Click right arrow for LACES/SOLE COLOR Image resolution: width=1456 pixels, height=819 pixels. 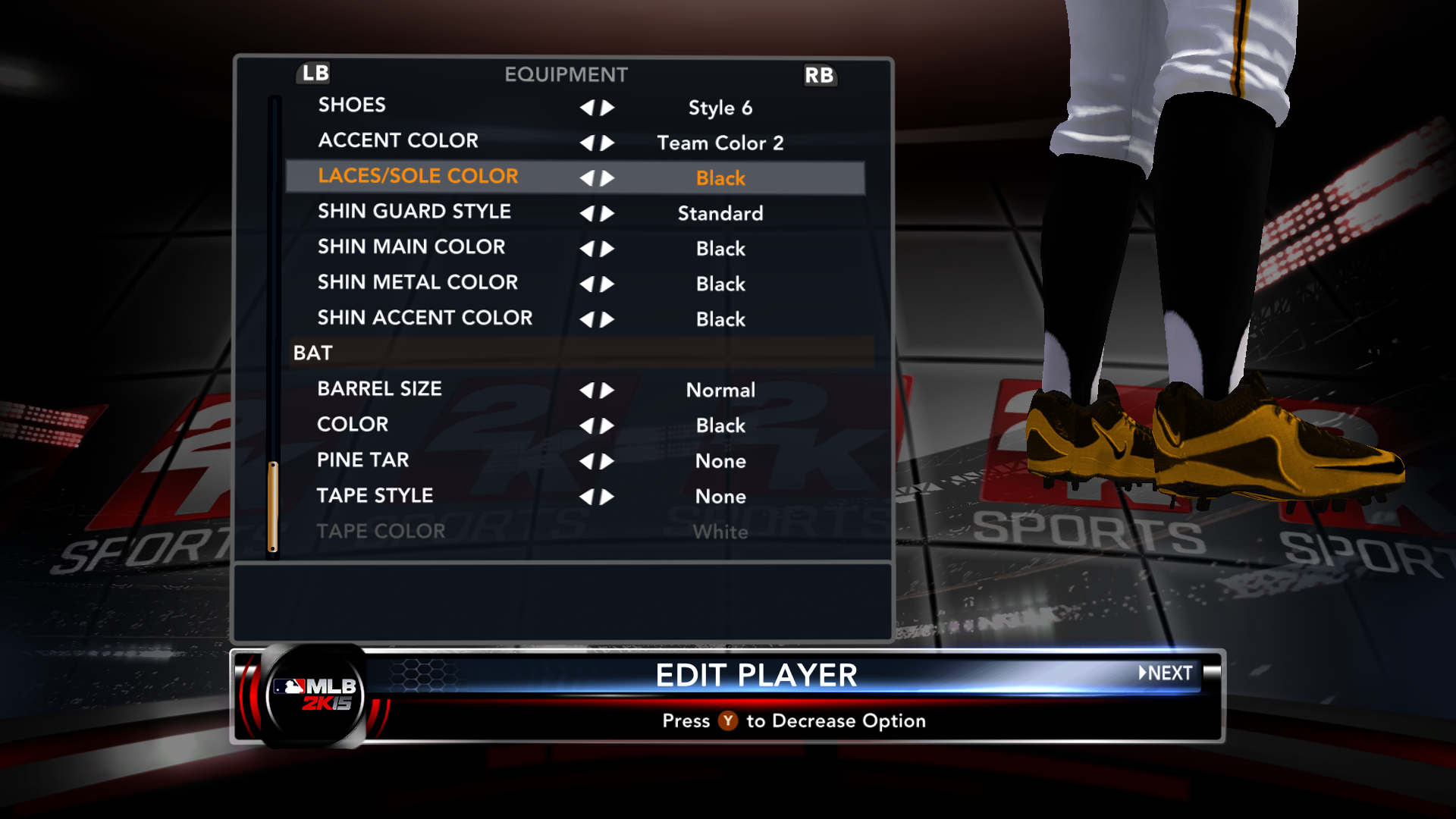pos(607,179)
